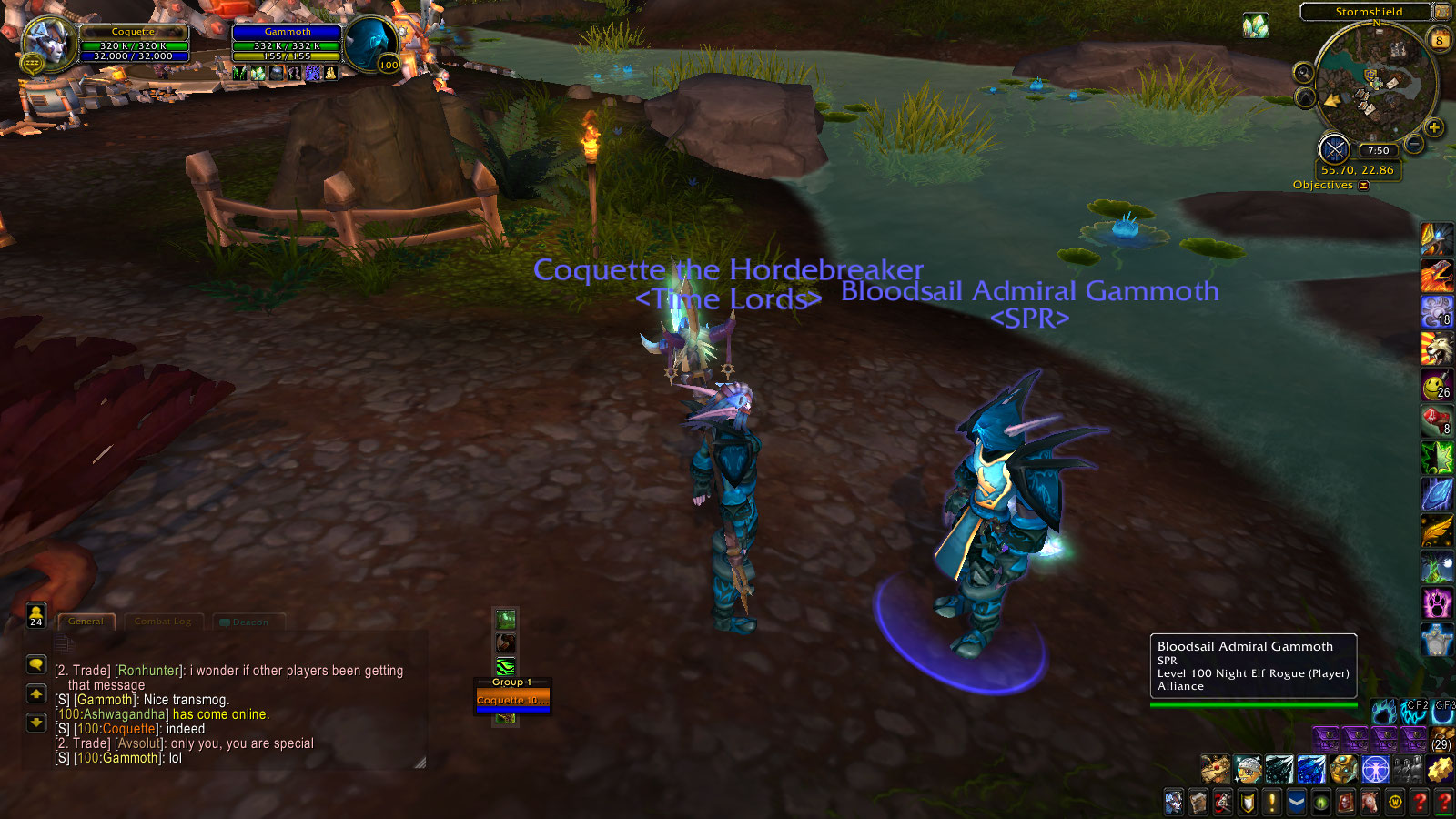The width and height of the screenshot is (1456, 819).
Task: Toggle the minimap tracking magnifier button
Action: [x=1304, y=72]
